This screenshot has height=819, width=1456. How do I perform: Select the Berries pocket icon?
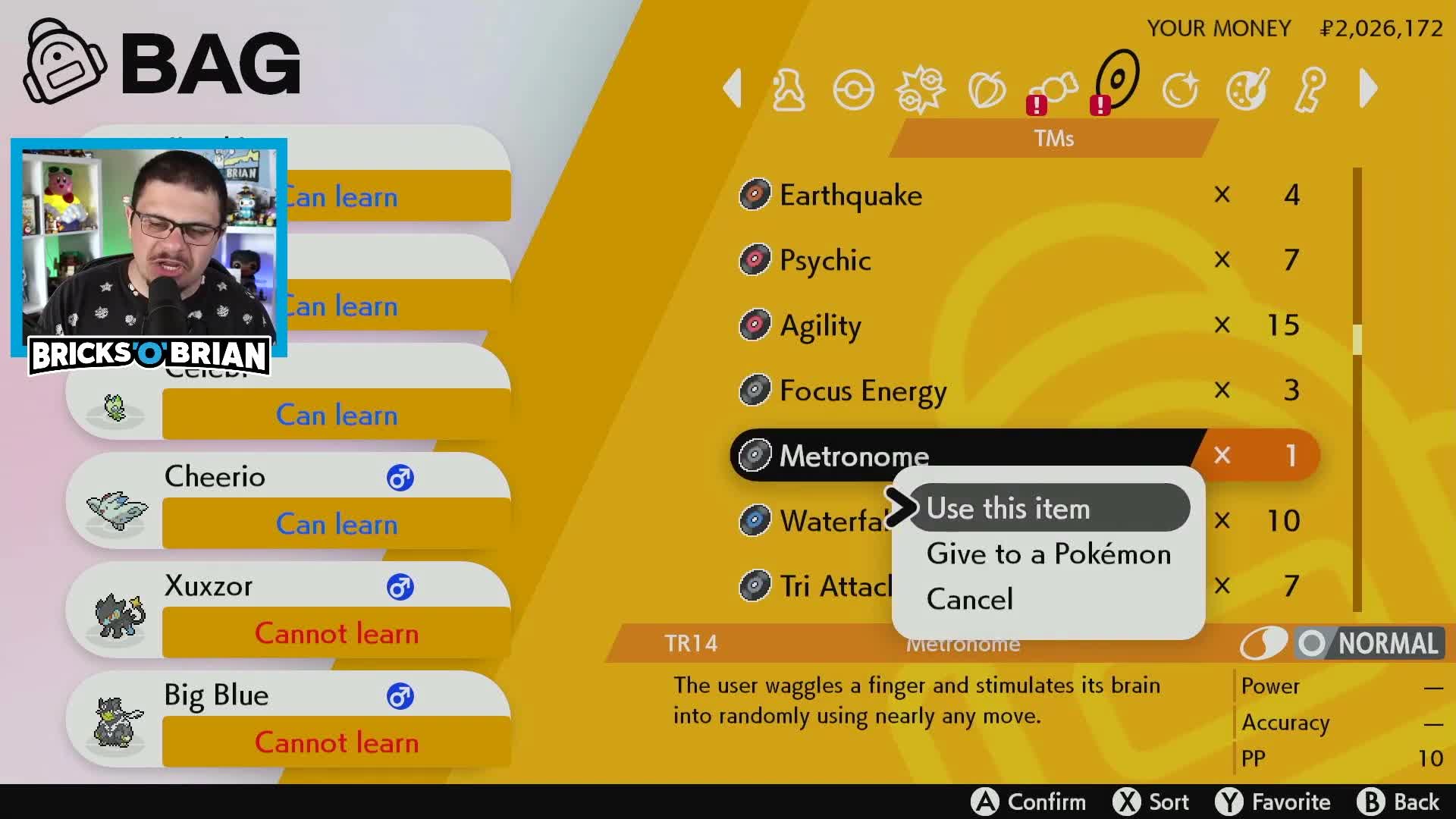click(x=987, y=89)
